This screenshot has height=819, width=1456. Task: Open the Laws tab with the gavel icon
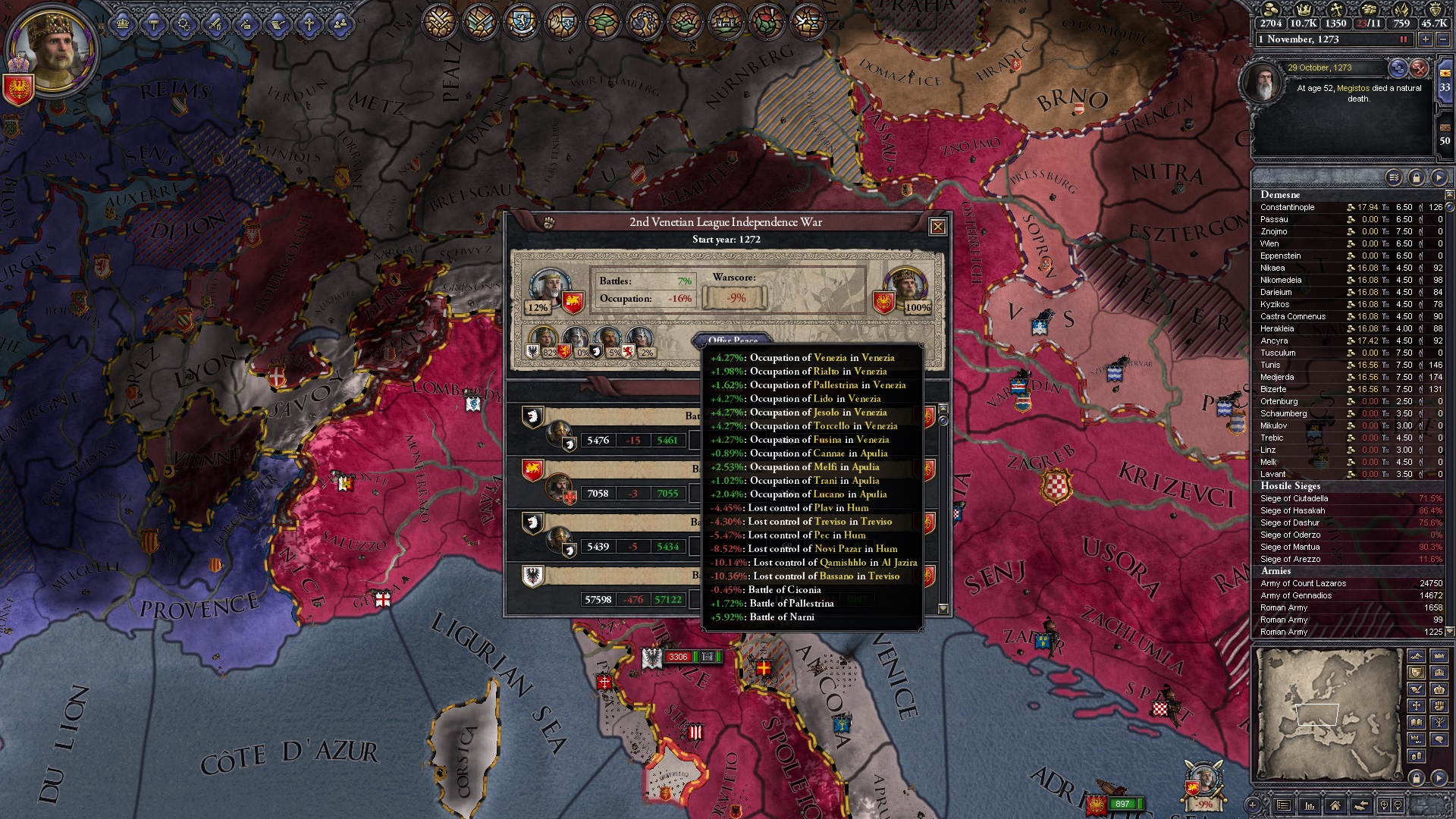pyautogui.click(x=154, y=24)
